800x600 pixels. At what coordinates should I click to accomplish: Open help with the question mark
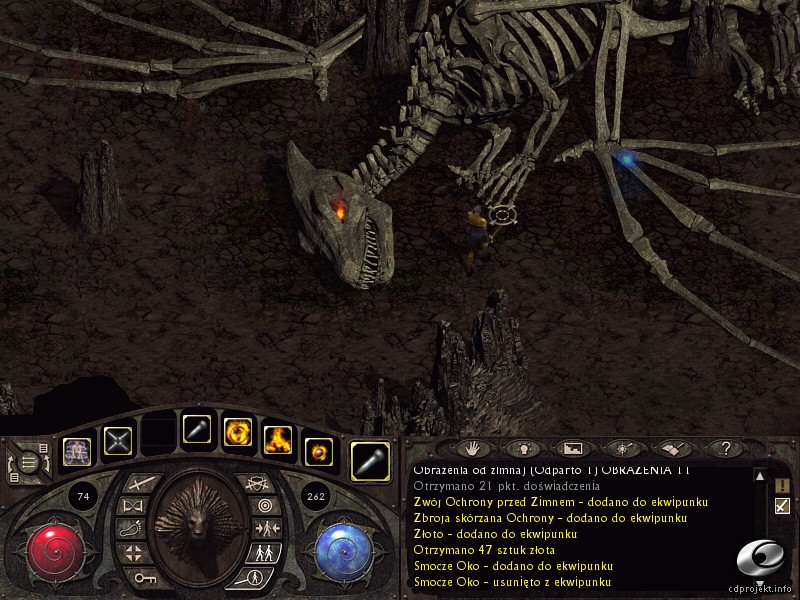[725, 448]
